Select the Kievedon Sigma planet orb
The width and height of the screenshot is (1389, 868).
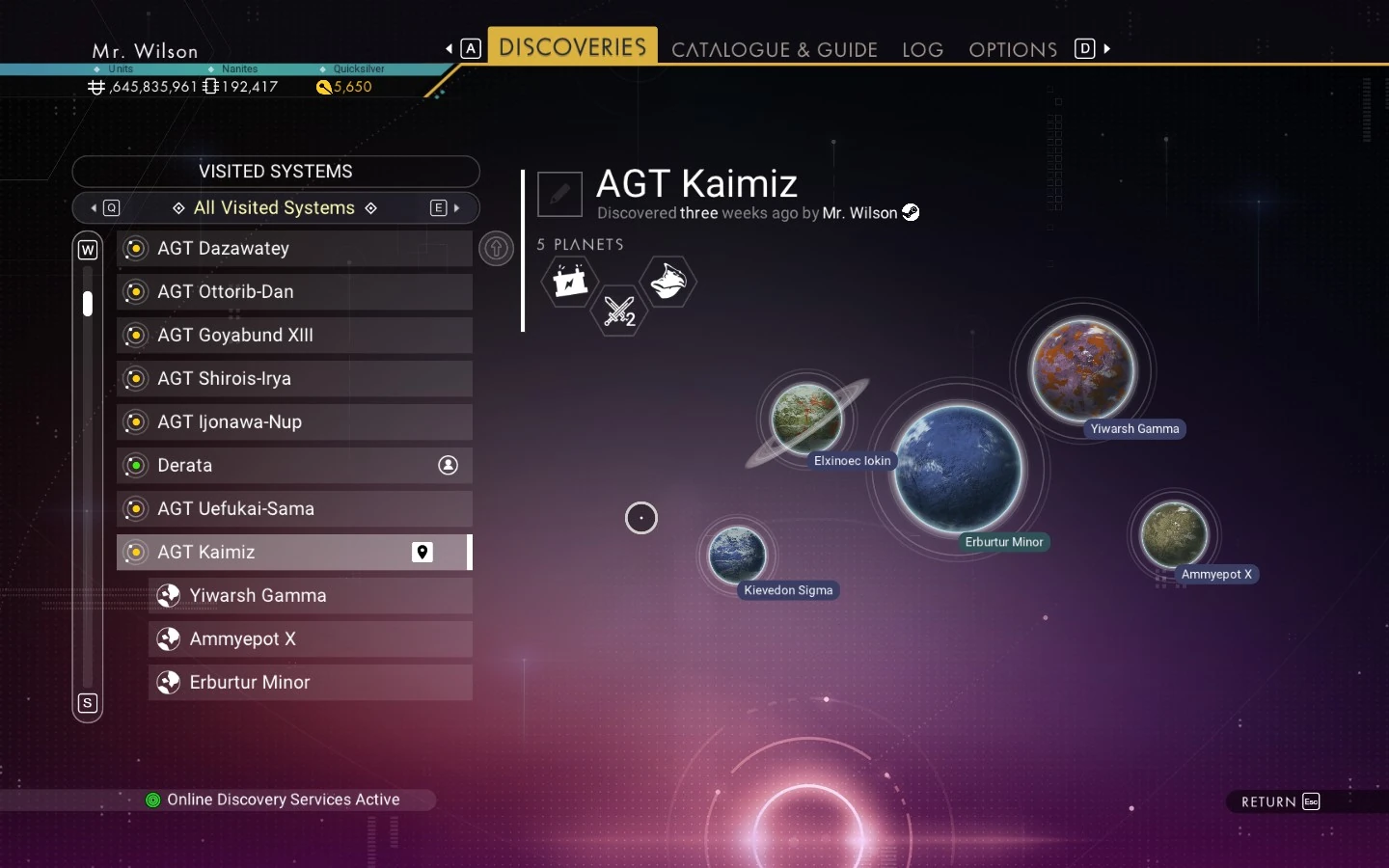click(x=737, y=555)
